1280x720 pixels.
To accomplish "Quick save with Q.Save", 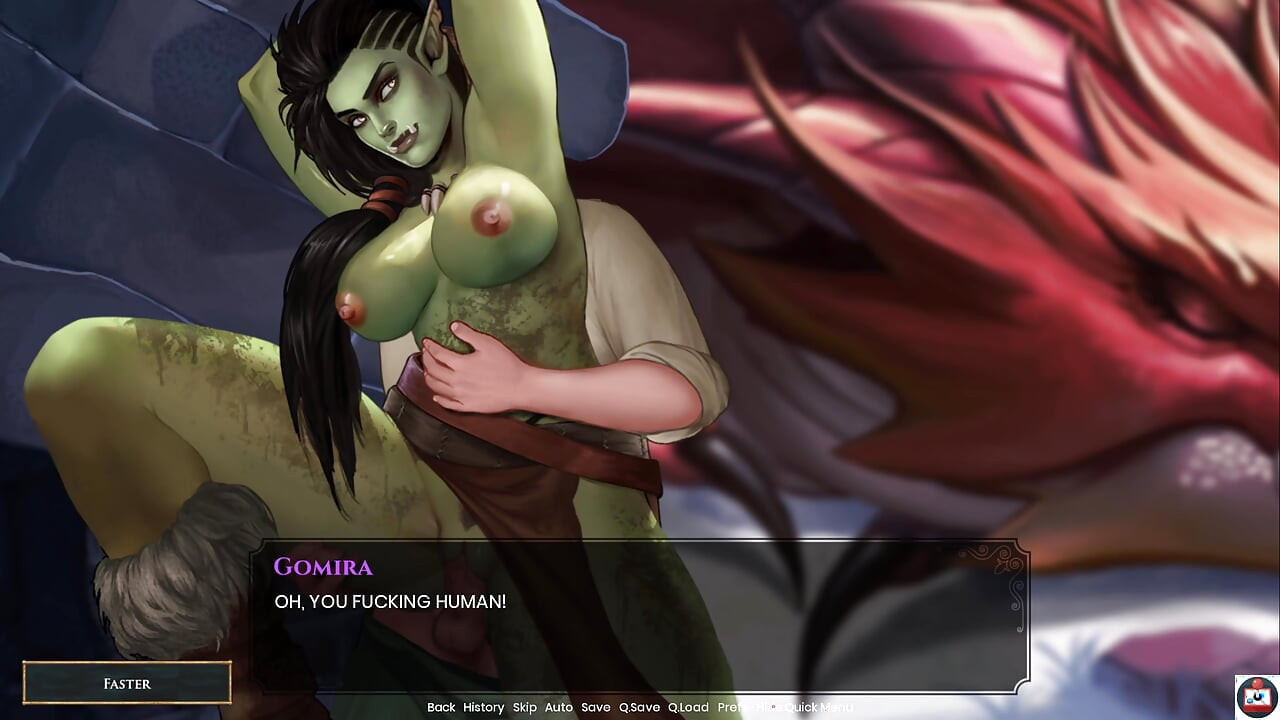I will (639, 707).
